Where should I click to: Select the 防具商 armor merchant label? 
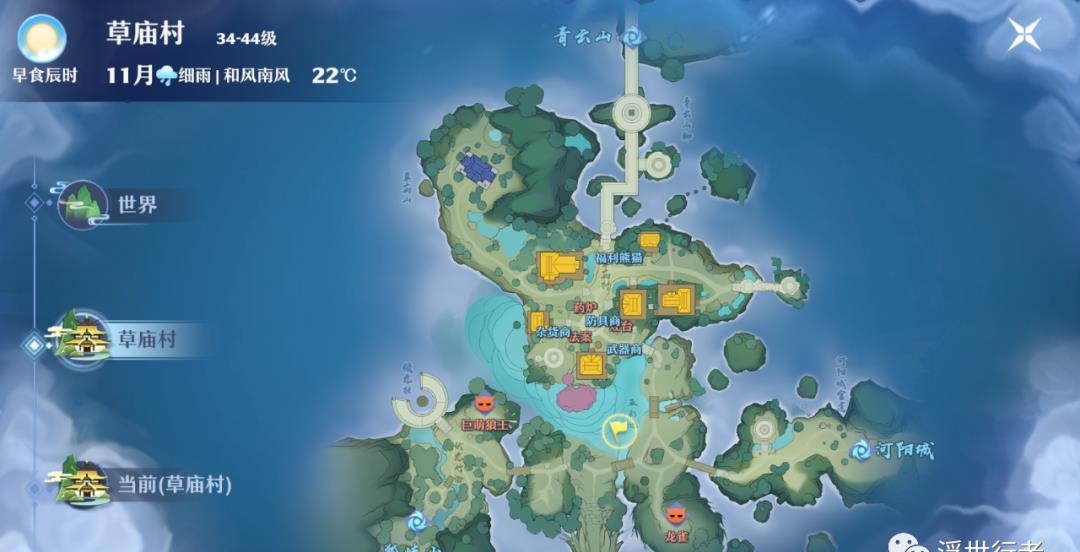603,320
